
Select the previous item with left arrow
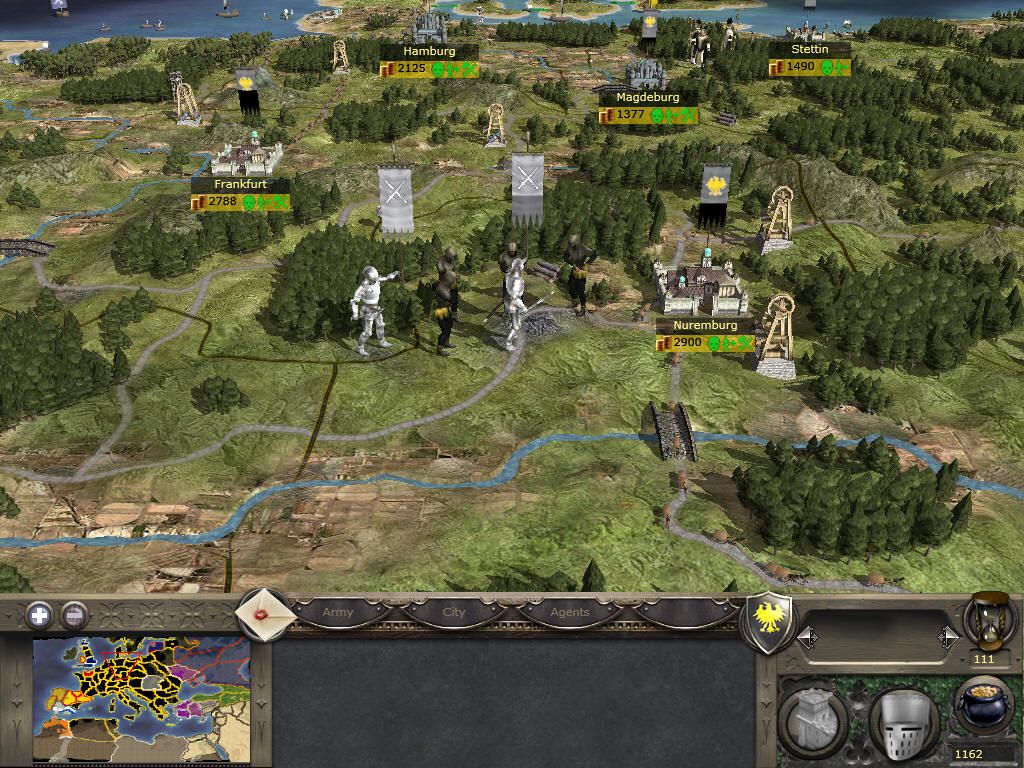click(806, 637)
